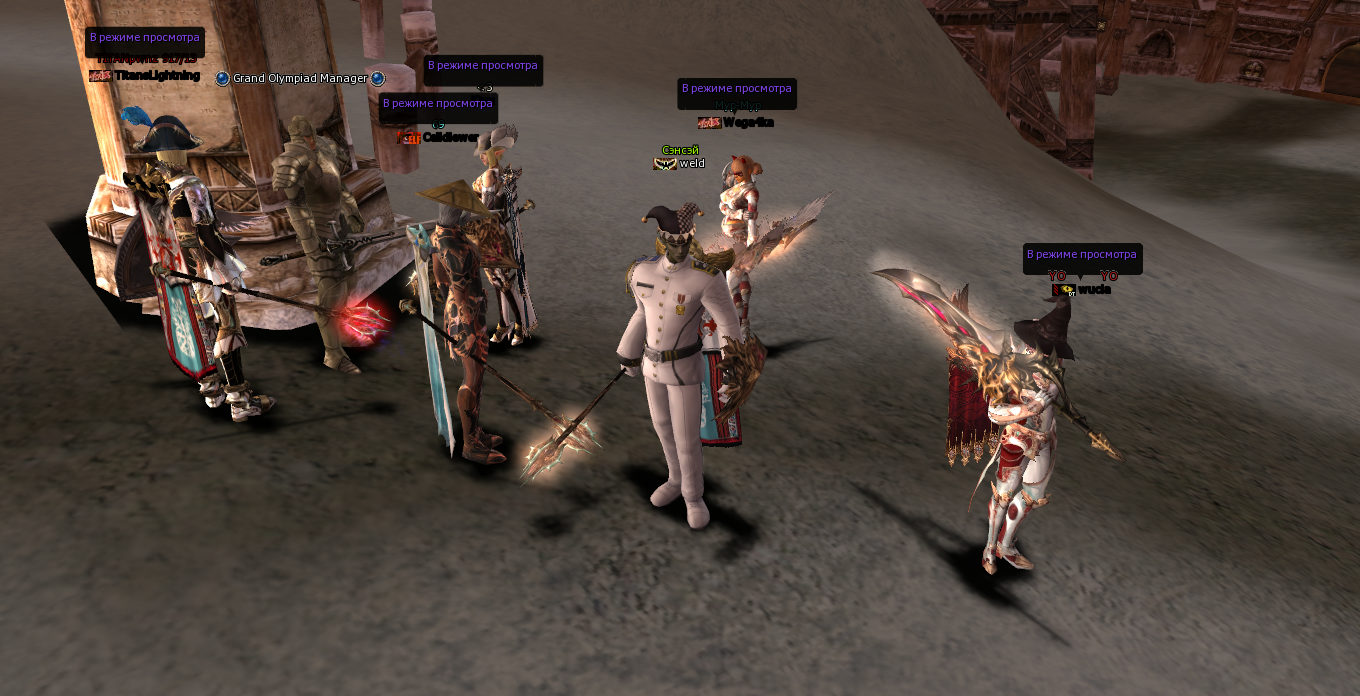The image size is (1360, 696).
Task: Select the wucia player nameplate
Action: 1094,290
